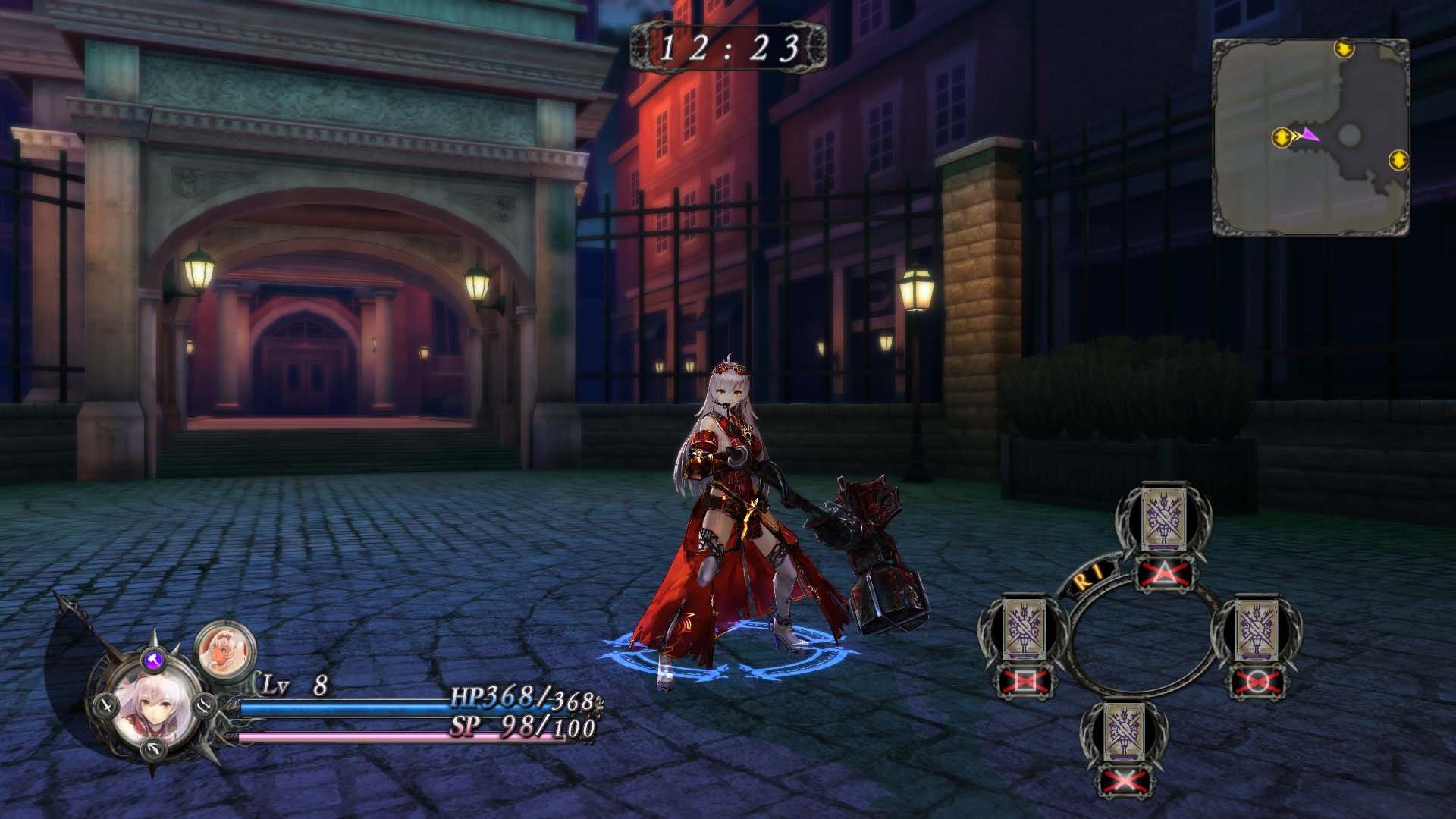Click the Cross Servan card in the summon ring
1456x819 pixels.
tap(1124, 732)
